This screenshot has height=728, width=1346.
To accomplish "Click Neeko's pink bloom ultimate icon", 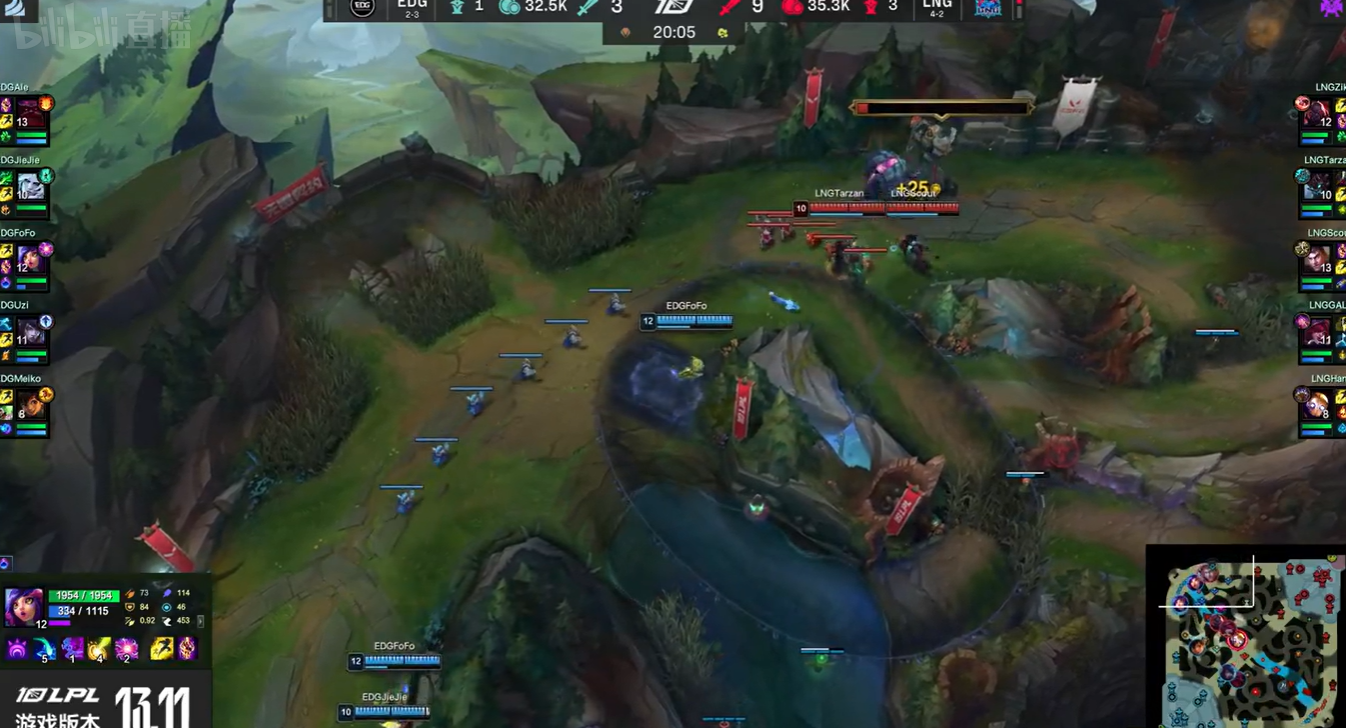I will coord(126,651).
